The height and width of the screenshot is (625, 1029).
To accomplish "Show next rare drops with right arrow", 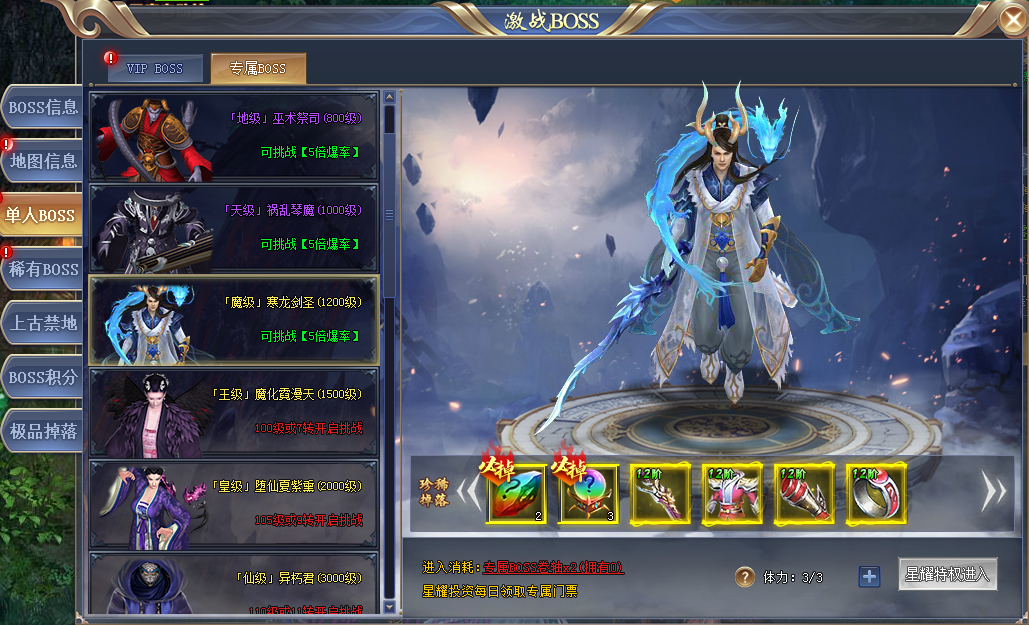I will (x=993, y=491).
